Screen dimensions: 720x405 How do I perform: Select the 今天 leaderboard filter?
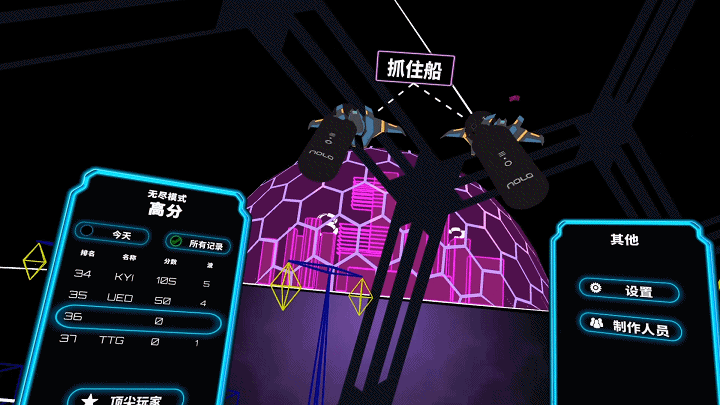click(114, 236)
